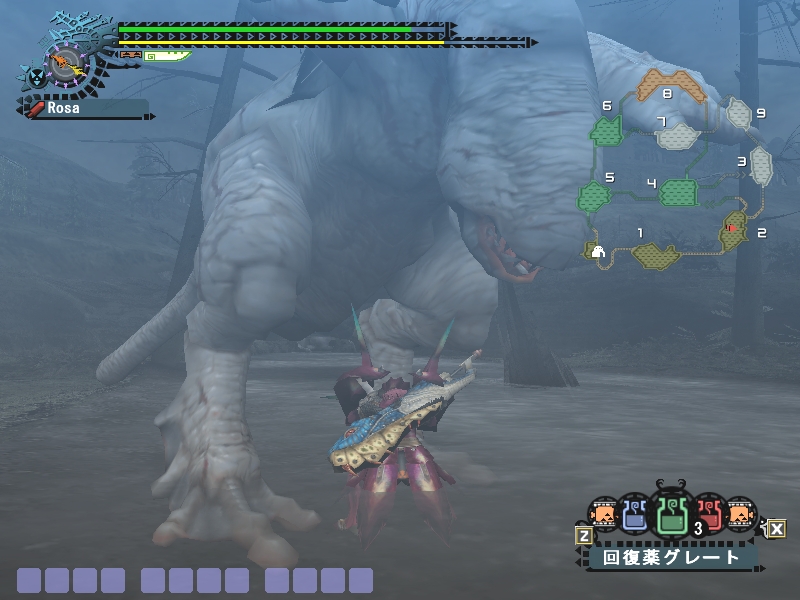Choose the blue potion flask item
Screen dimensions: 800x600
(x=635, y=515)
